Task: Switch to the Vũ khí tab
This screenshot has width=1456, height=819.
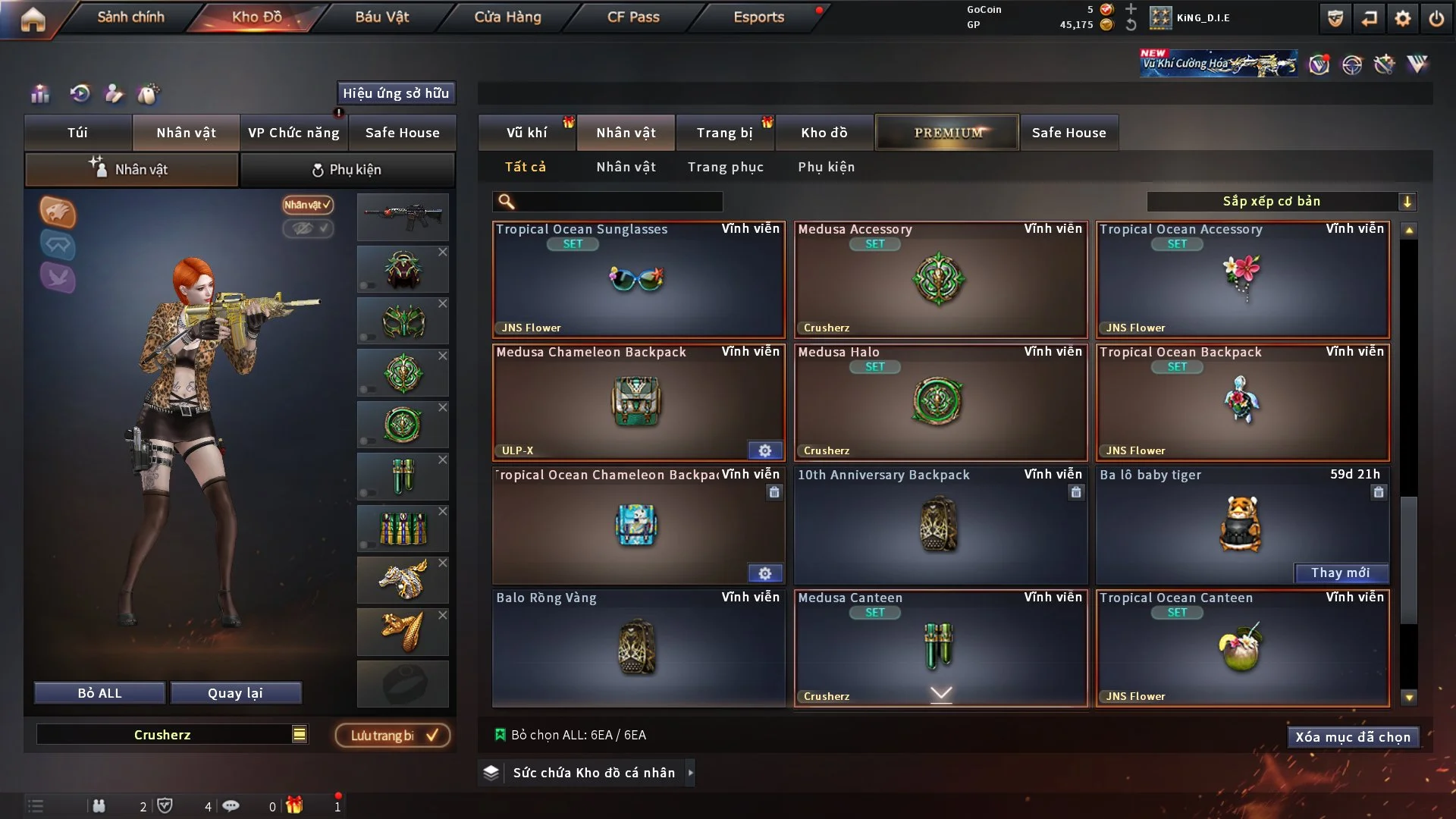Action: pyautogui.click(x=526, y=133)
